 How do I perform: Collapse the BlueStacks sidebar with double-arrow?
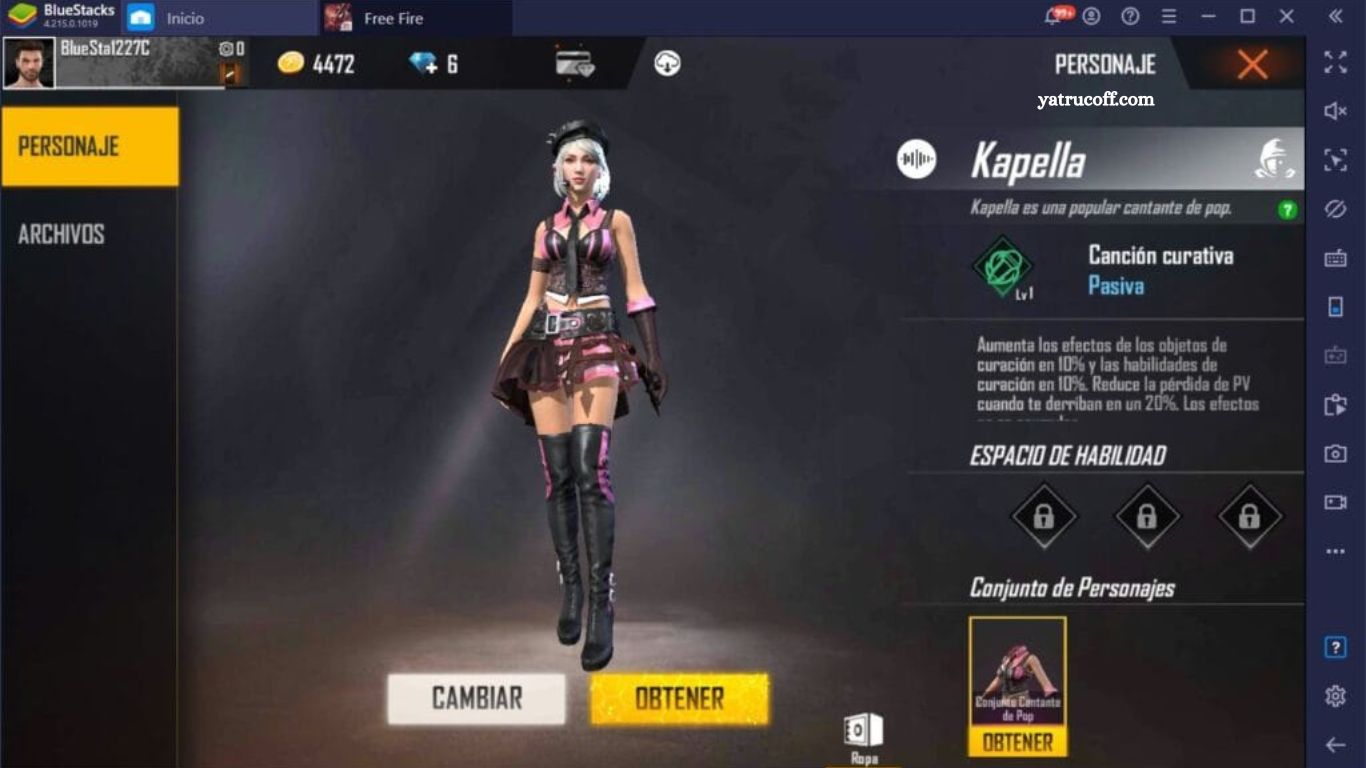pos(1336,16)
